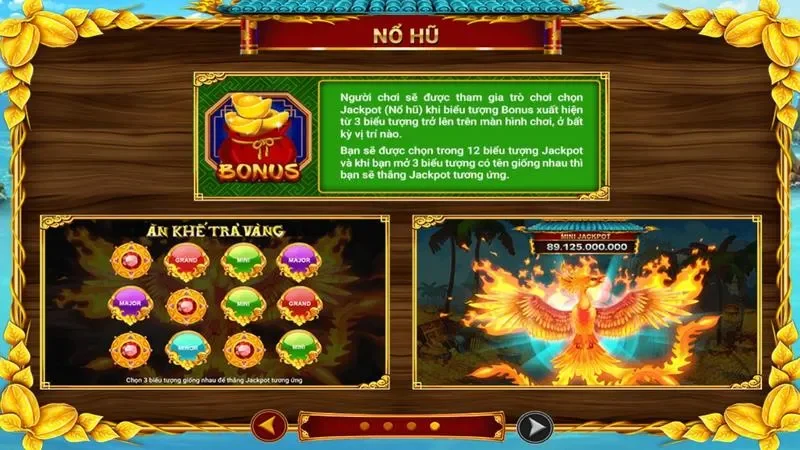Go back to the previous help page
This screenshot has width=800, height=450.
tap(267, 428)
